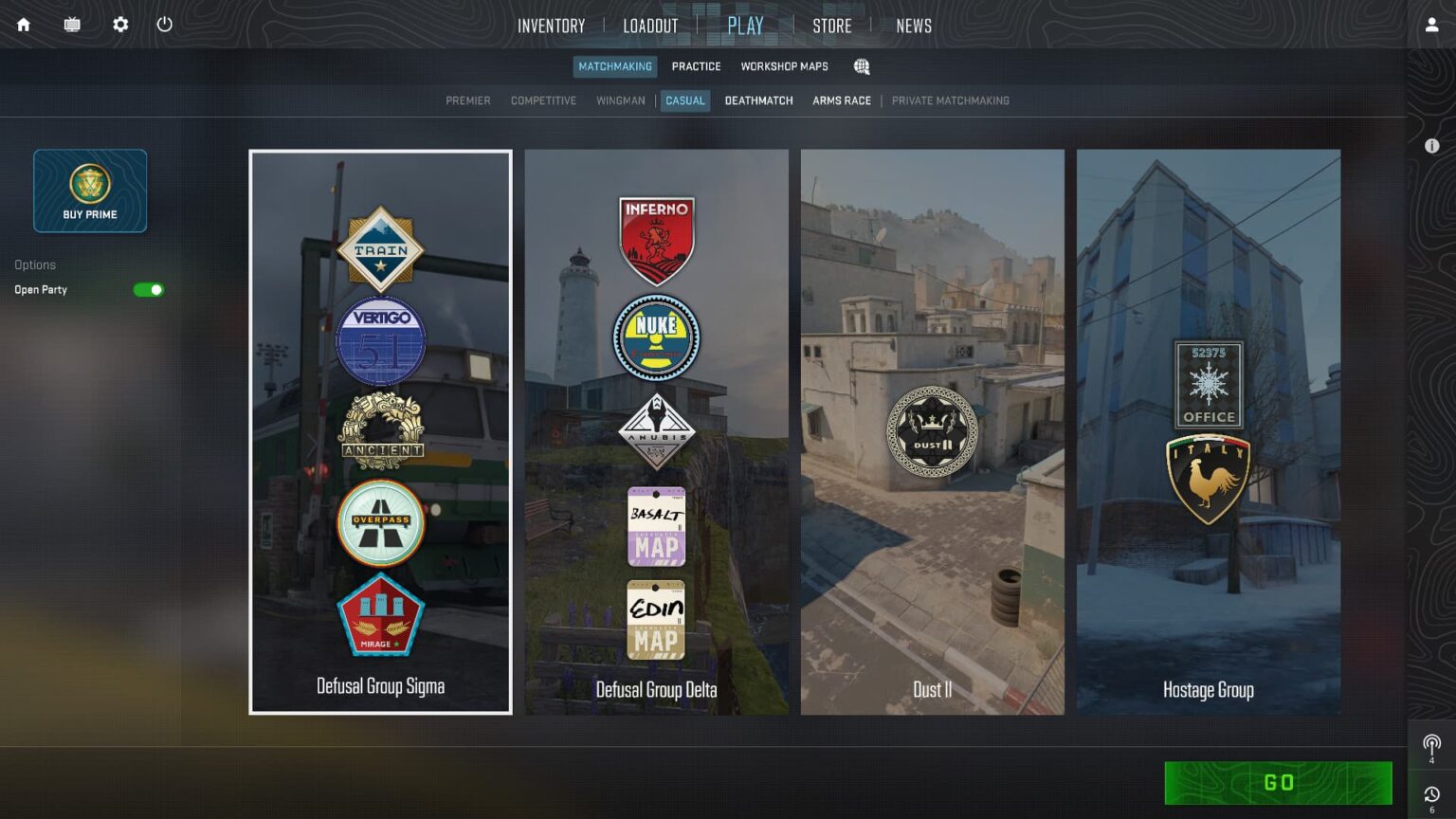Select the Anubis map emblem
Viewport: 1456px width, 819px height.
pyautogui.click(x=656, y=431)
